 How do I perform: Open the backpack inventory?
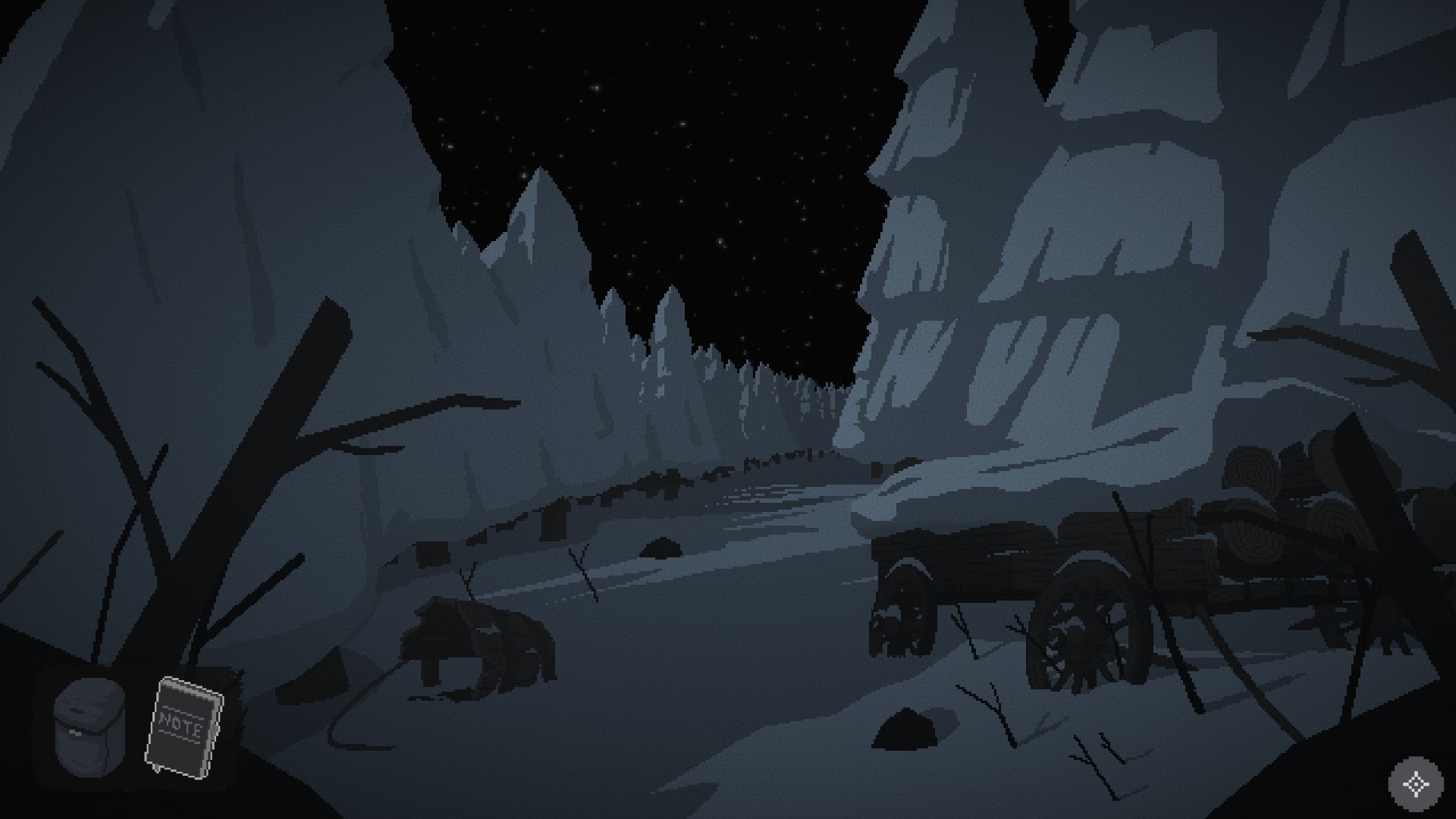(x=88, y=726)
